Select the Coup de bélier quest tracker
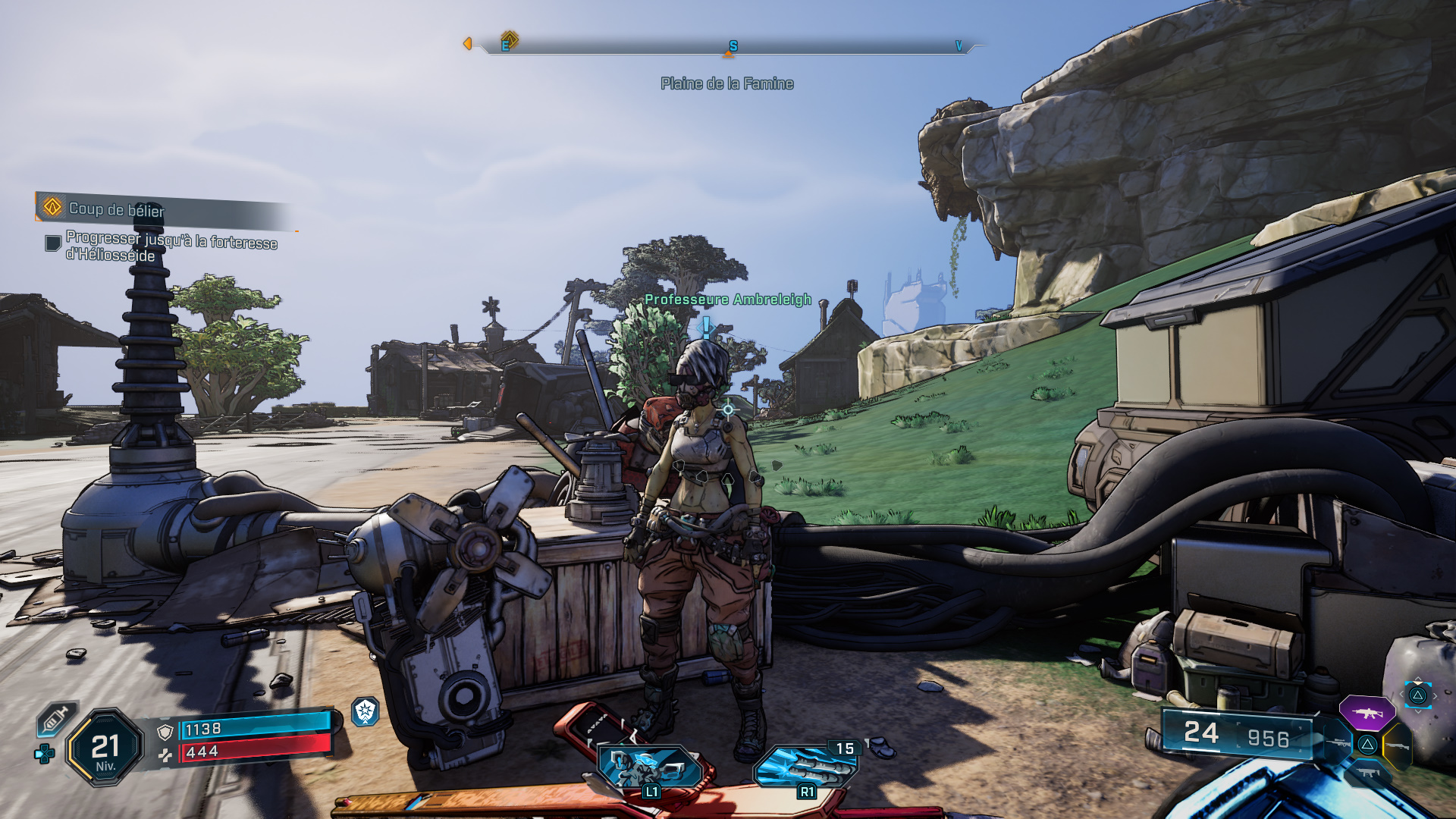1456x819 pixels. click(x=116, y=208)
